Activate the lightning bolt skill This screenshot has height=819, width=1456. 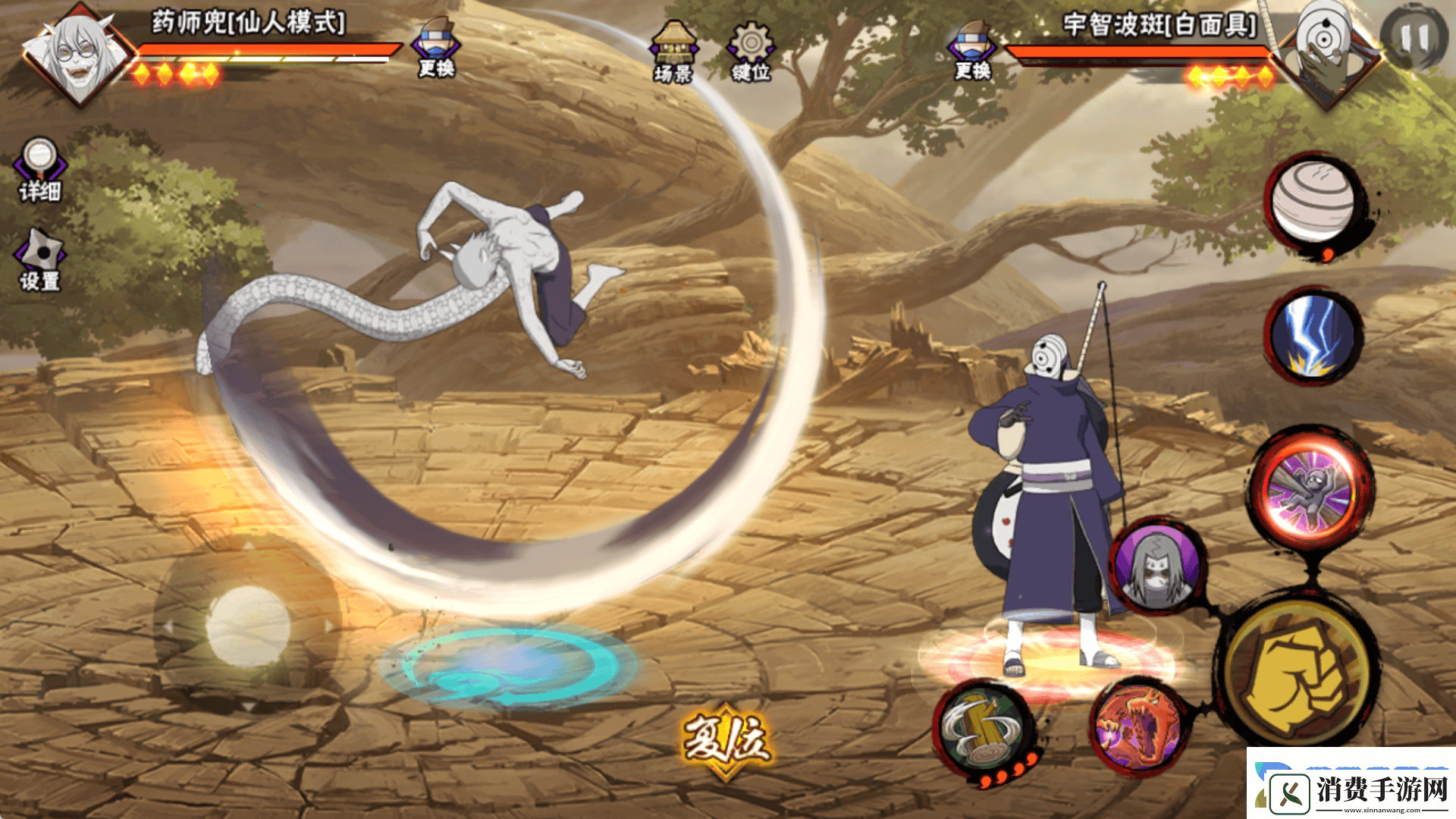(1313, 334)
